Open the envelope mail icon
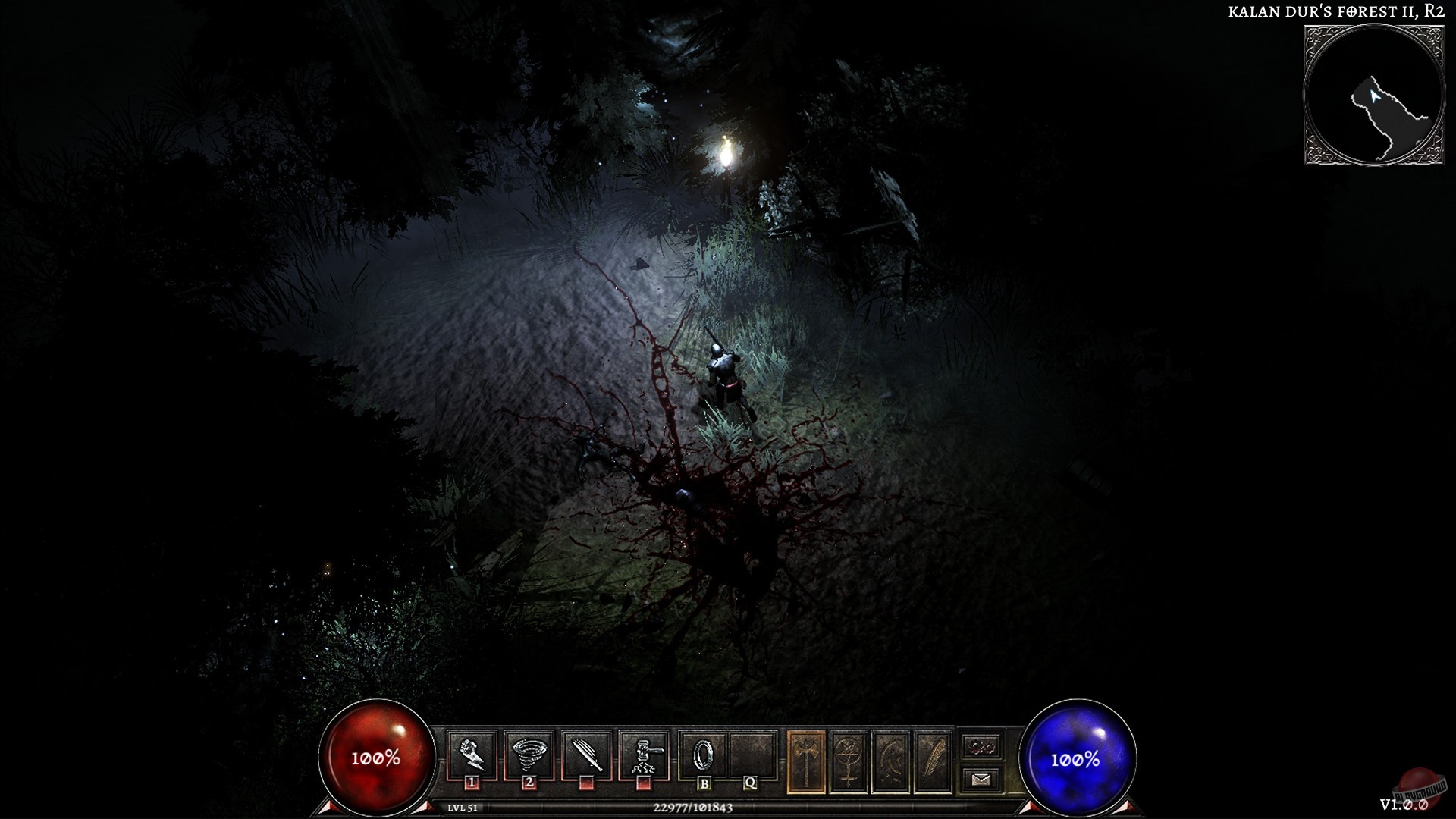 click(x=982, y=778)
